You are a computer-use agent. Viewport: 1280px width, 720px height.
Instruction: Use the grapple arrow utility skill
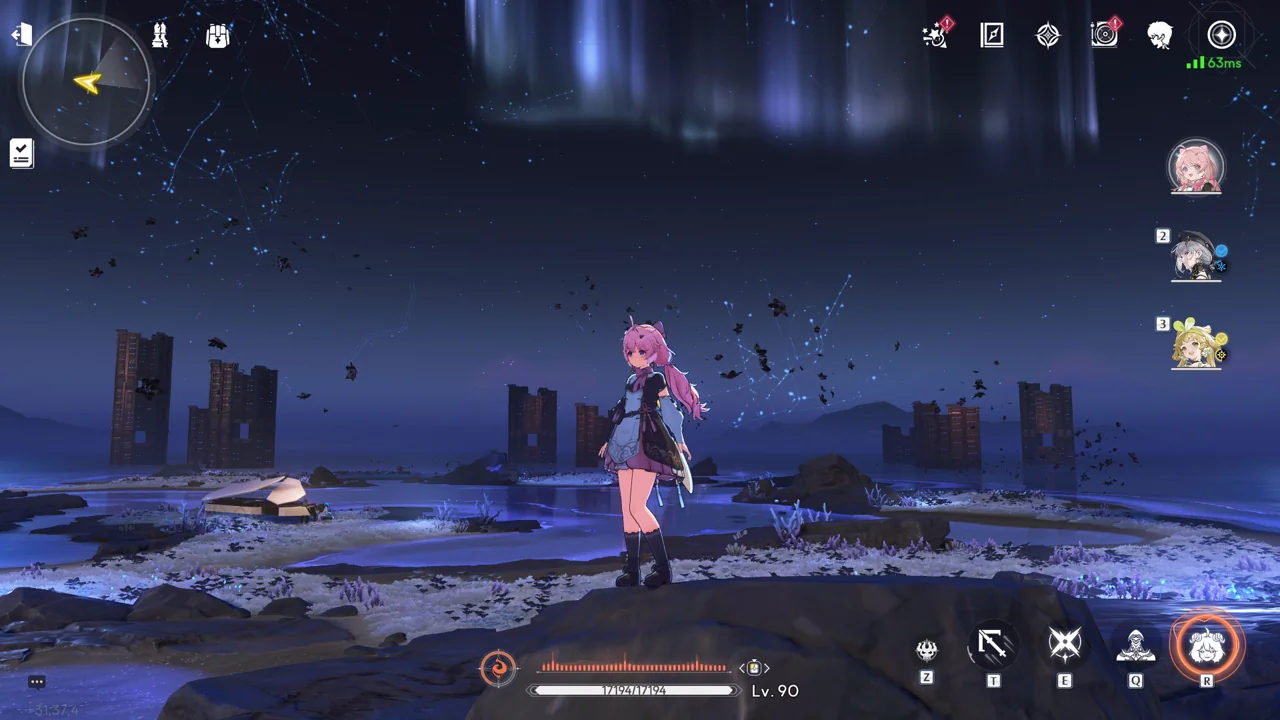click(993, 646)
